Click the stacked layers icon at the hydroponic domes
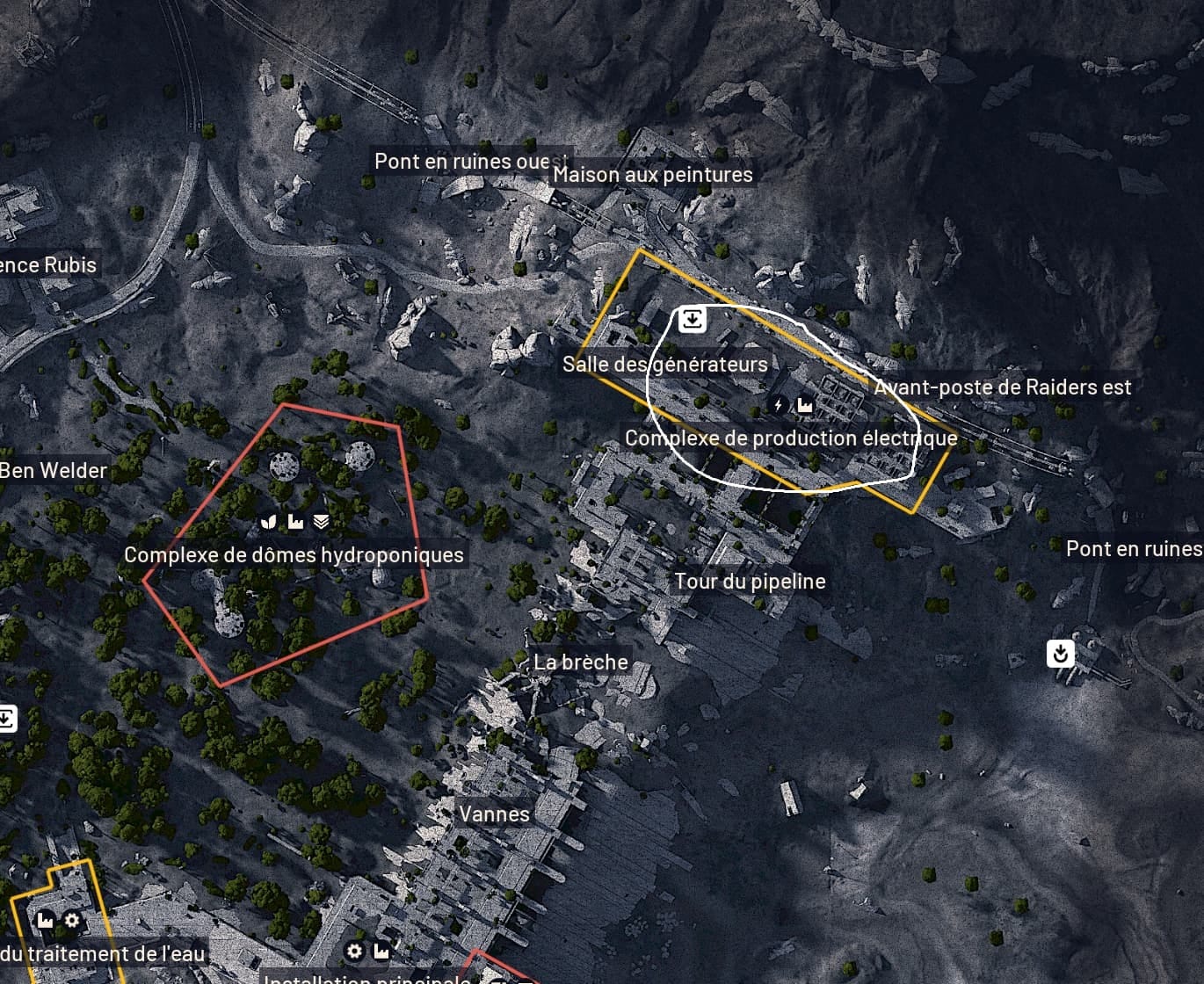This screenshot has height=984, width=1204. coord(321,522)
